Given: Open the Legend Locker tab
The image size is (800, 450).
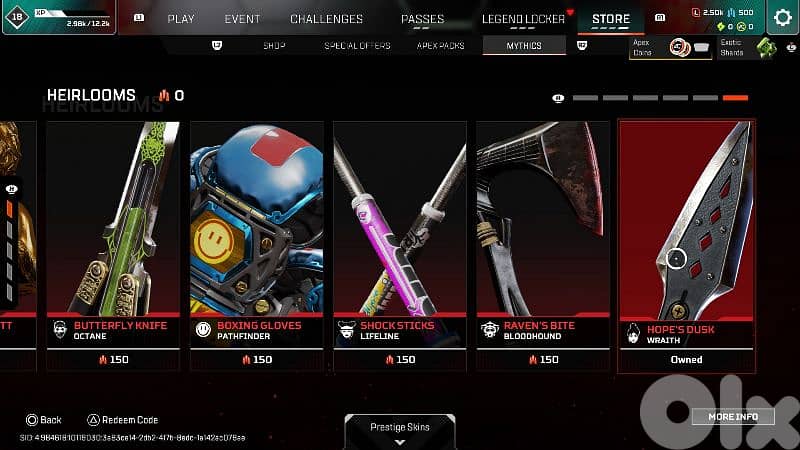Looking at the screenshot, I should [522, 18].
